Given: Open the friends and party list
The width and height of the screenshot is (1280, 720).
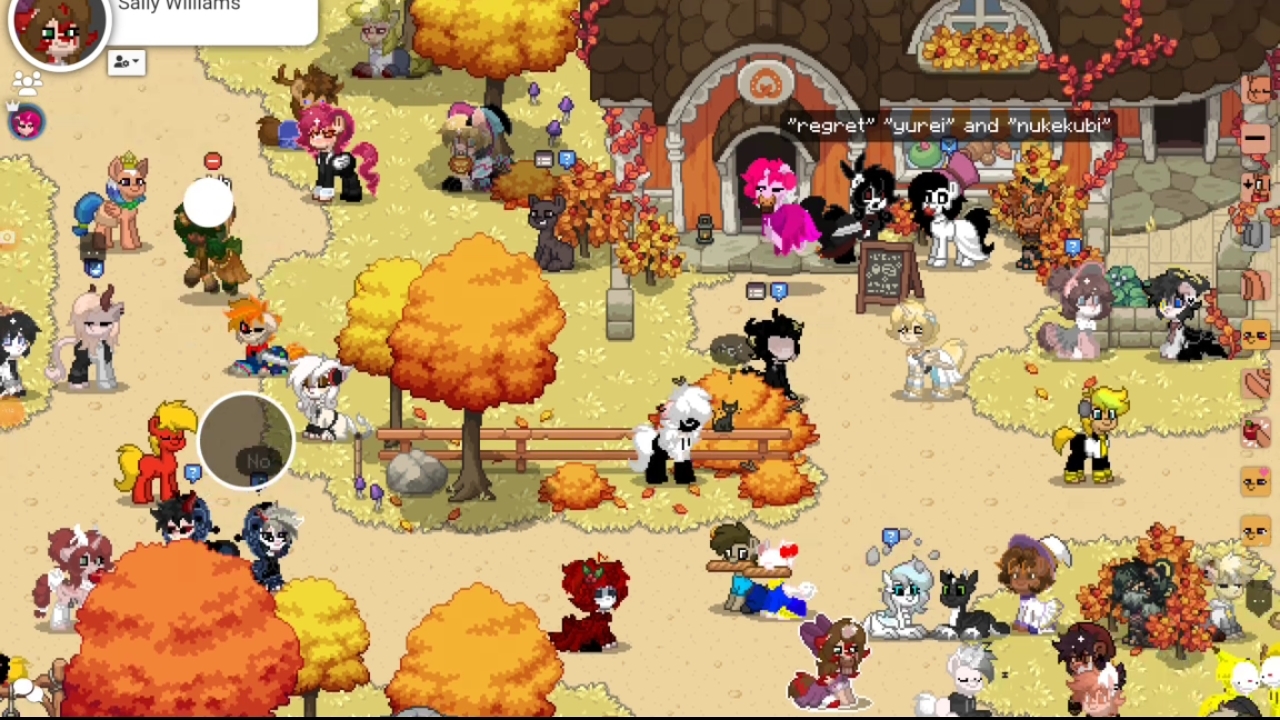Looking at the screenshot, I should 27,83.
